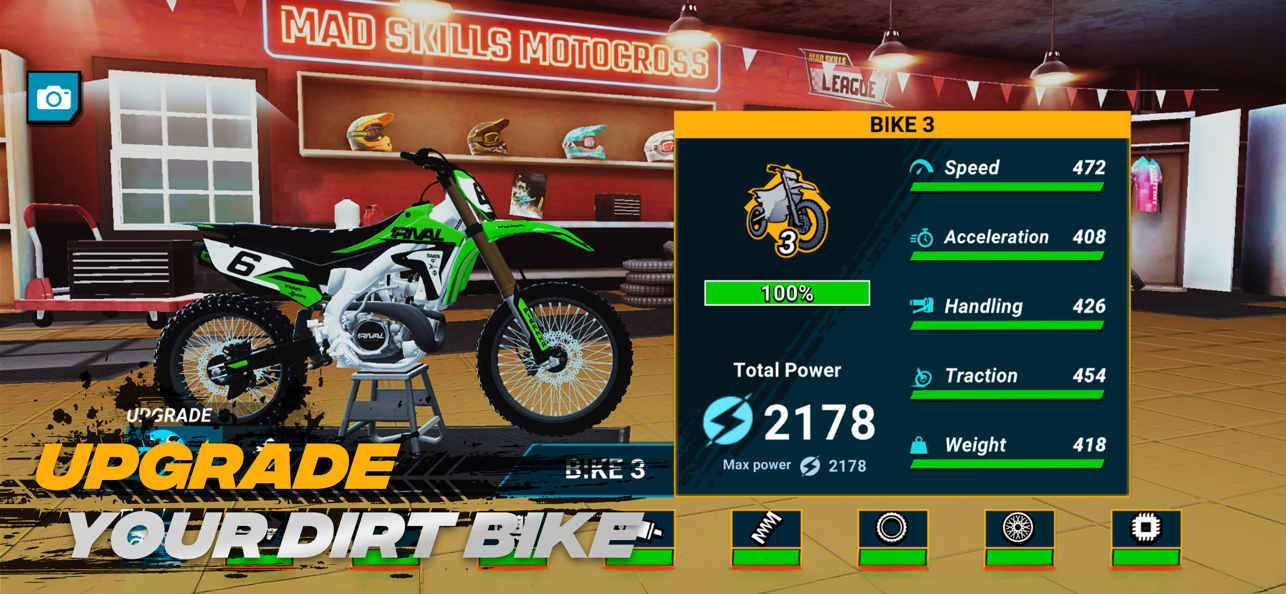Open the tire upgrade slot
Viewport: 1286px width, 594px height.
[892, 537]
